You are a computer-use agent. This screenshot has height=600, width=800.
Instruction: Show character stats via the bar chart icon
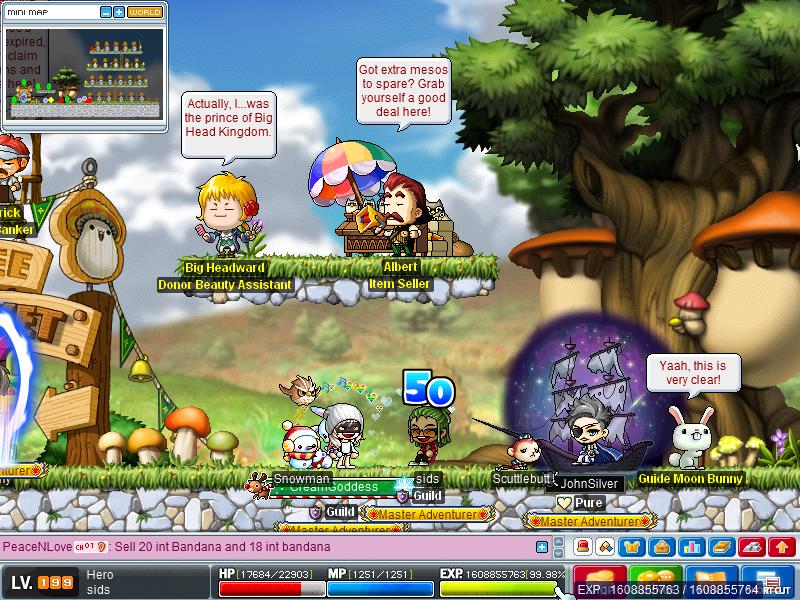coord(690,547)
